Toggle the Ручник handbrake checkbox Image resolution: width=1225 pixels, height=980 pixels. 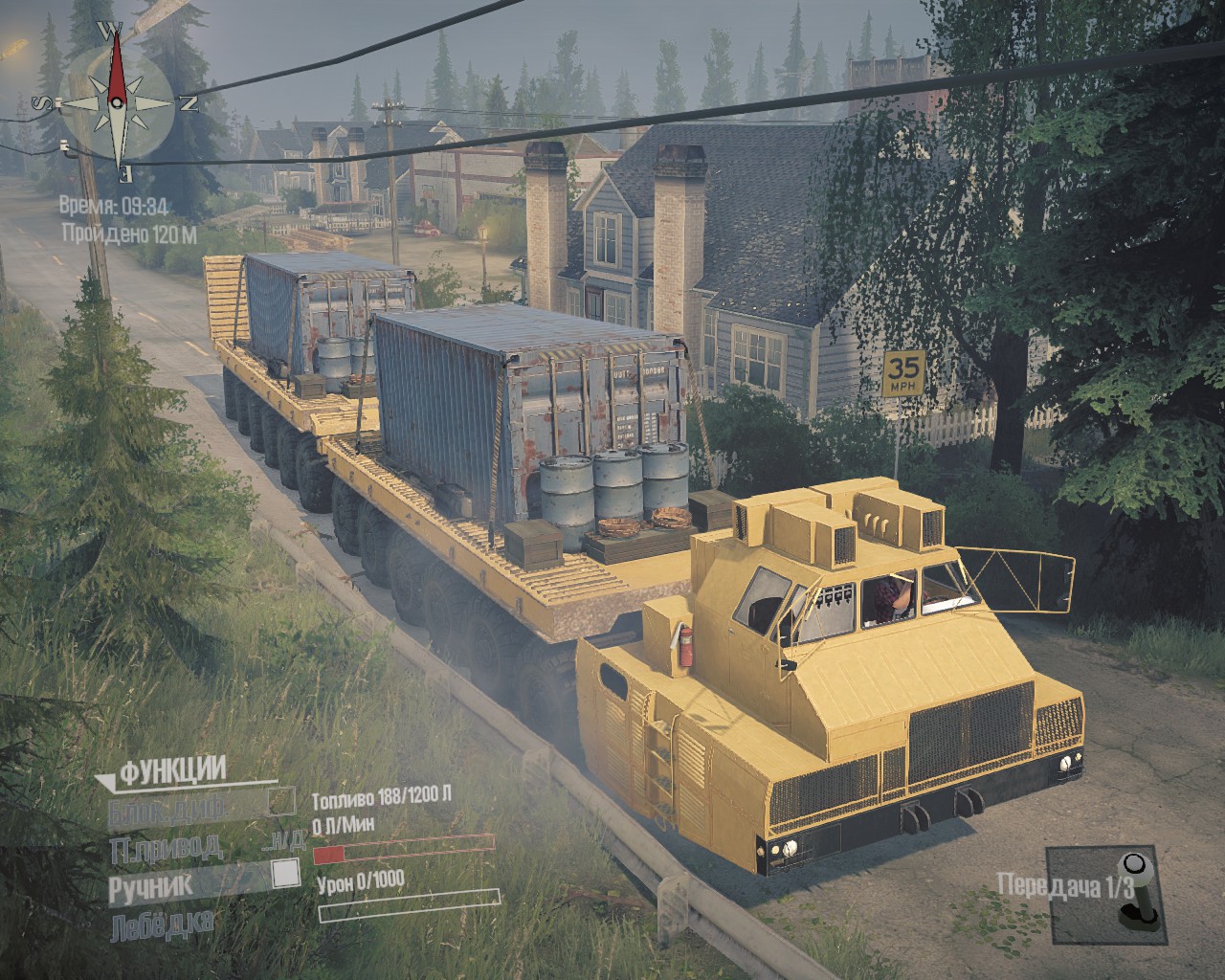(284, 874)
